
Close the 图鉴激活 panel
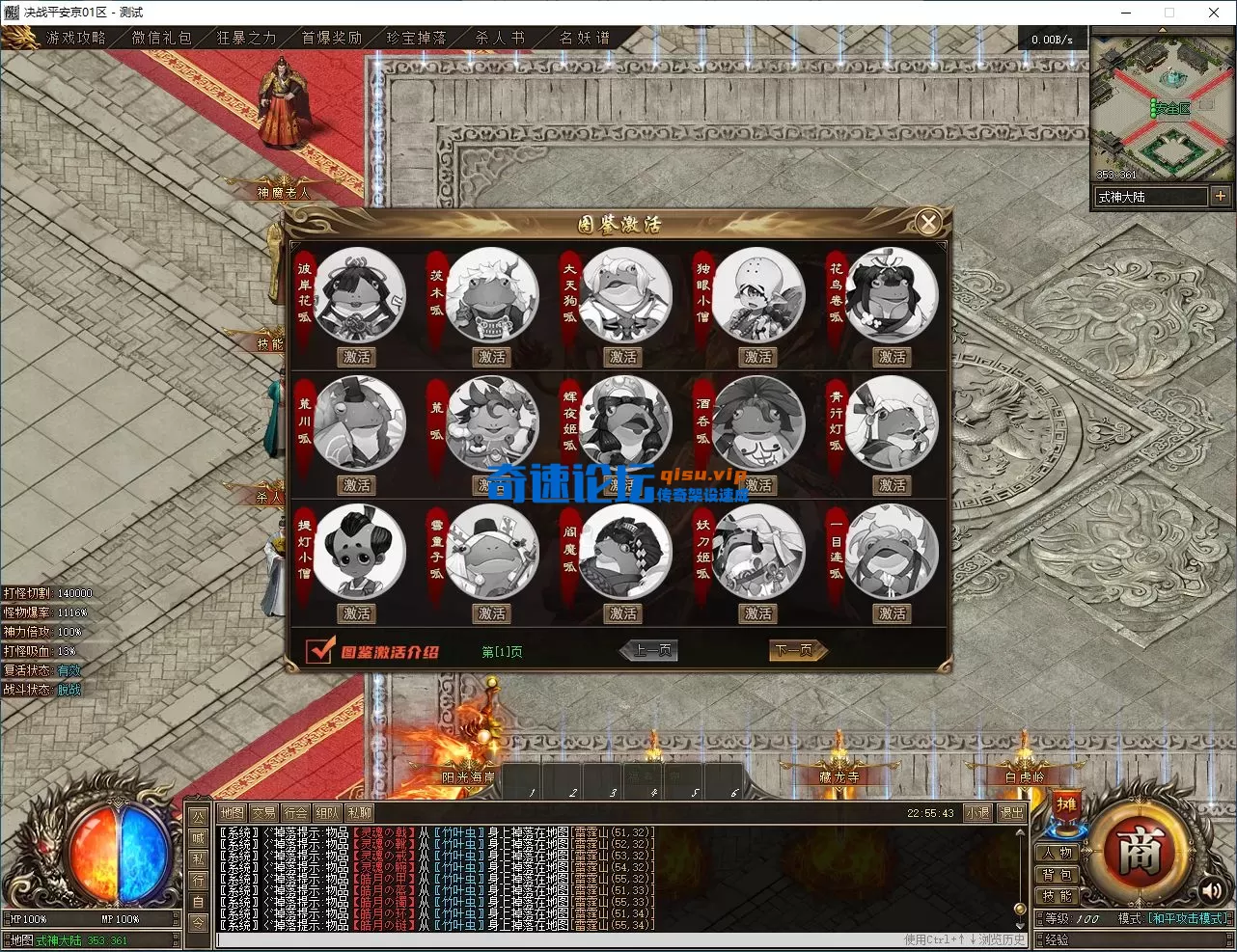click(x=928, y=224)
